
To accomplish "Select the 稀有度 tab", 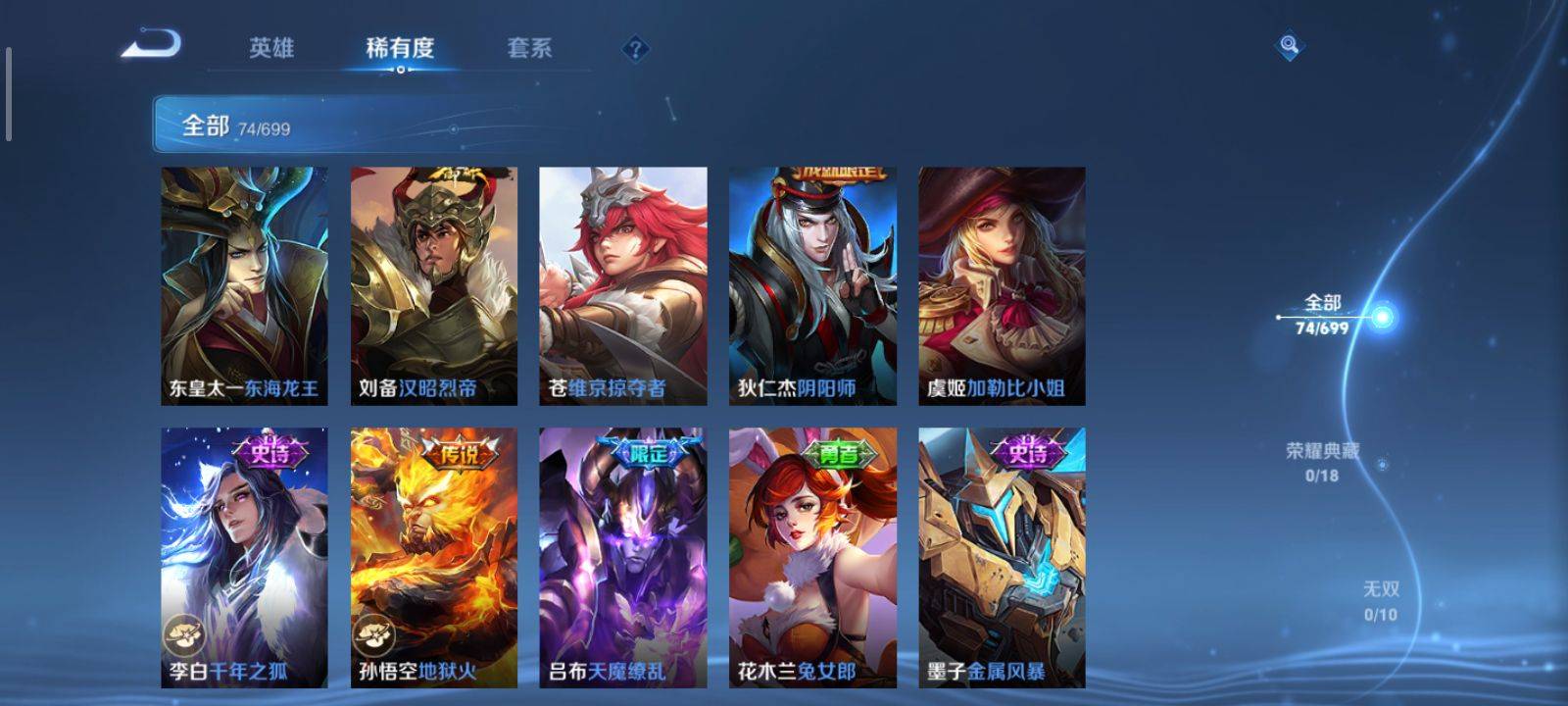I will [x=400, y=48].
